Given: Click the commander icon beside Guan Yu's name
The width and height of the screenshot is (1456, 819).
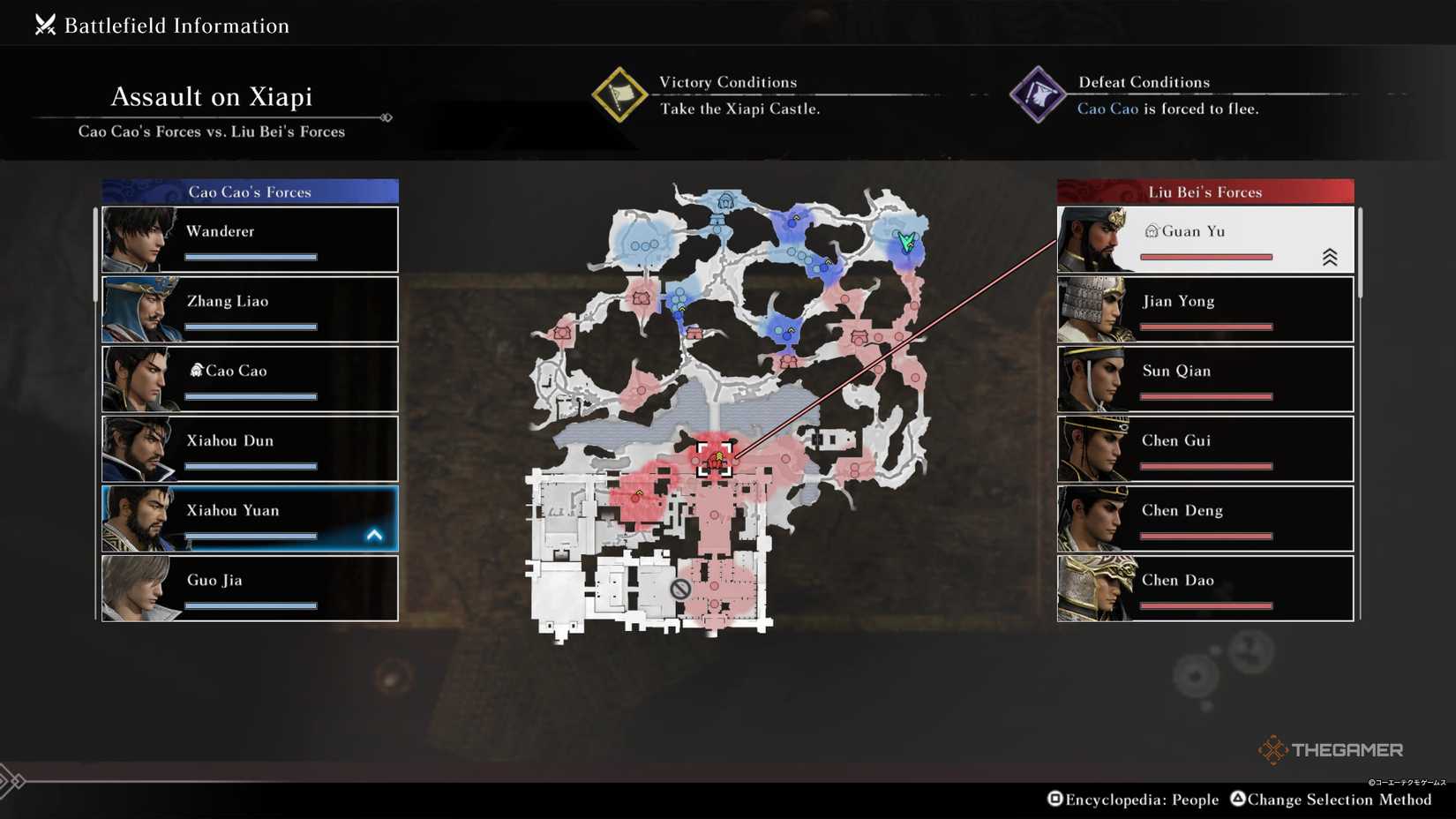Looking at the screenshot, I should point(1152,229).
